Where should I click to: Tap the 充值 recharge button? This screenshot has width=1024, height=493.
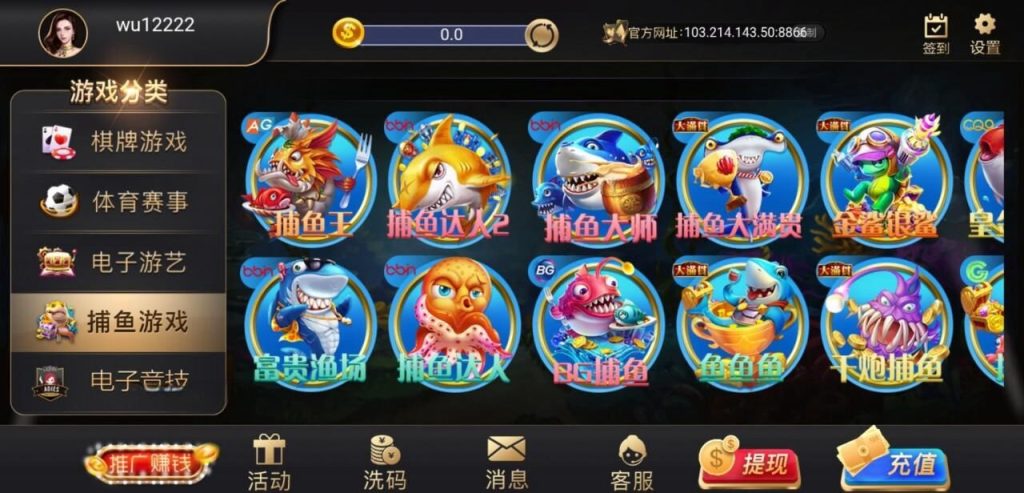click(x=896, y=463)
